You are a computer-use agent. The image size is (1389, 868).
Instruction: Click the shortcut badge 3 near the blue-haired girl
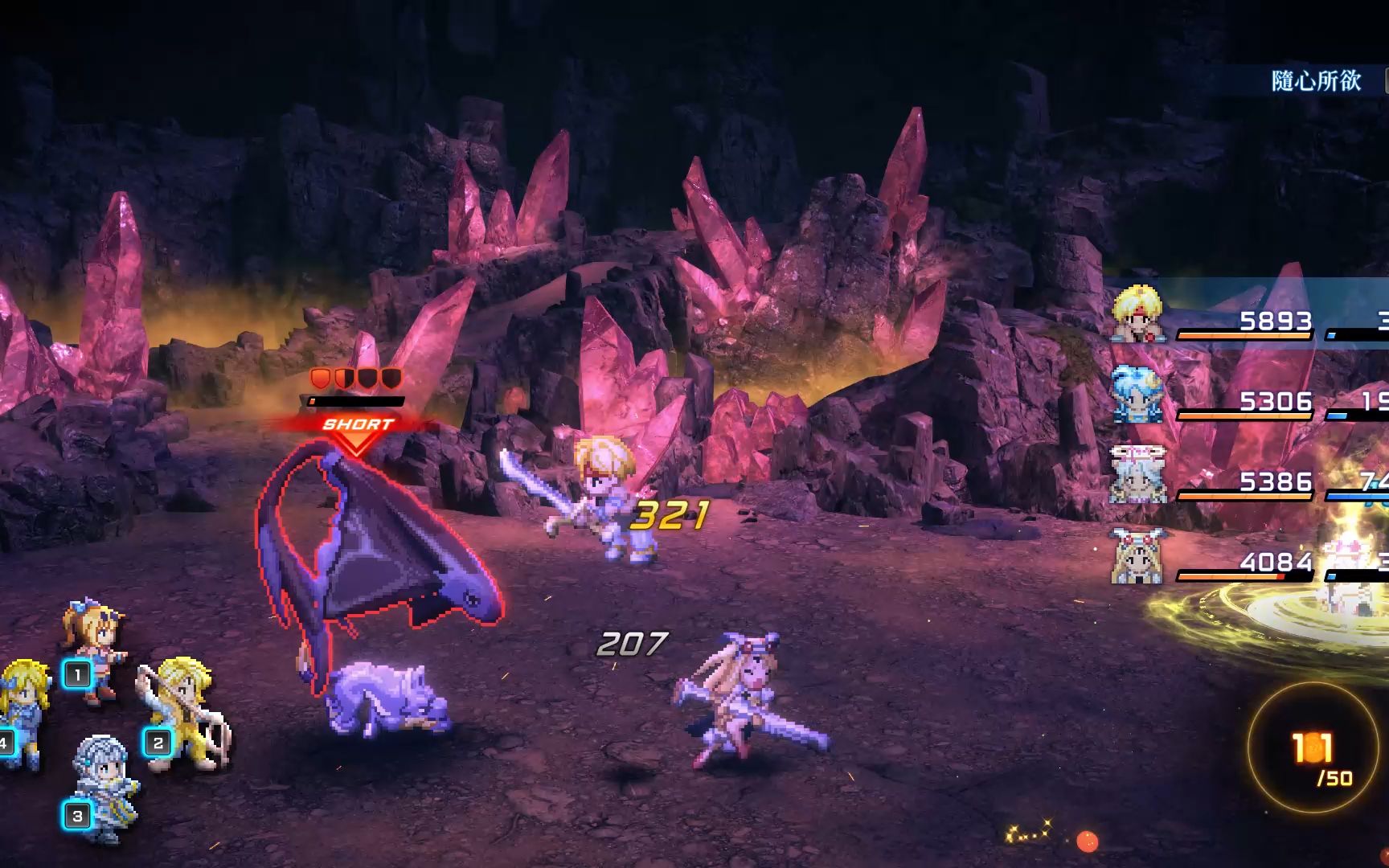[x=76, y=815]
